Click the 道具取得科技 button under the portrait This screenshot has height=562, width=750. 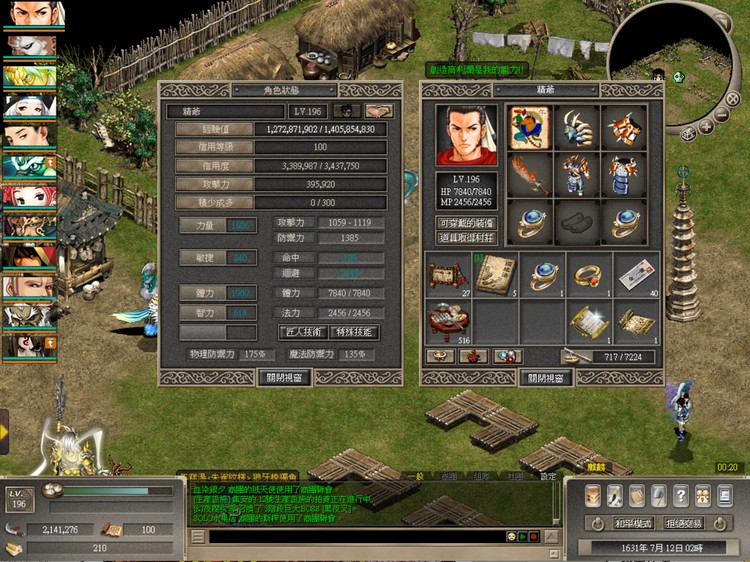[x=466, y=237]
